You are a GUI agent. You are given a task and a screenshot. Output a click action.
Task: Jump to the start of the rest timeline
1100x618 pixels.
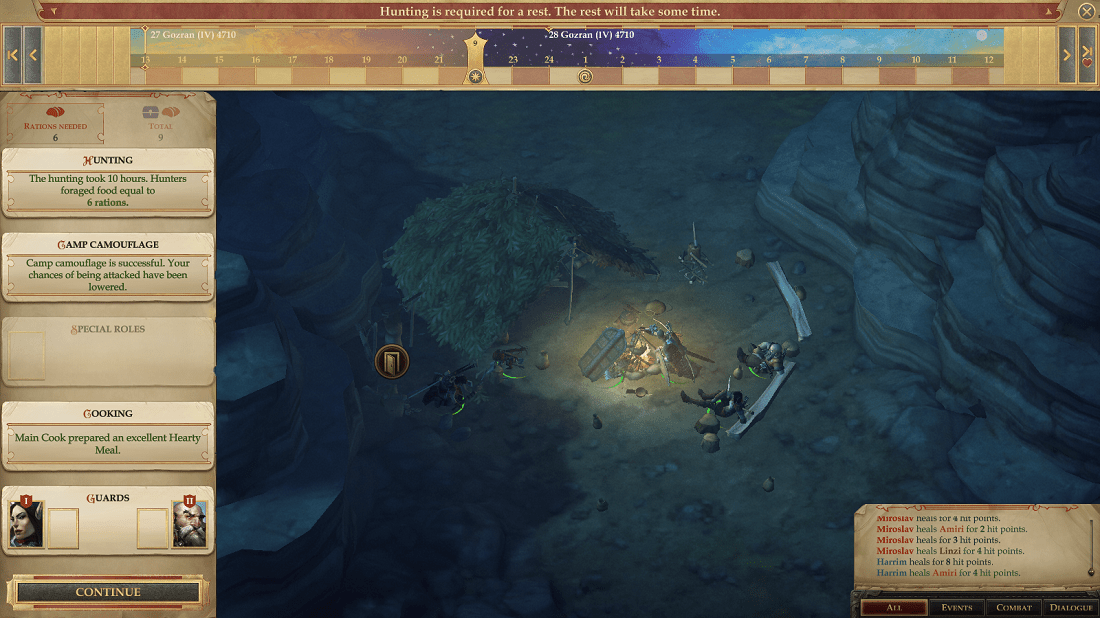13,55
